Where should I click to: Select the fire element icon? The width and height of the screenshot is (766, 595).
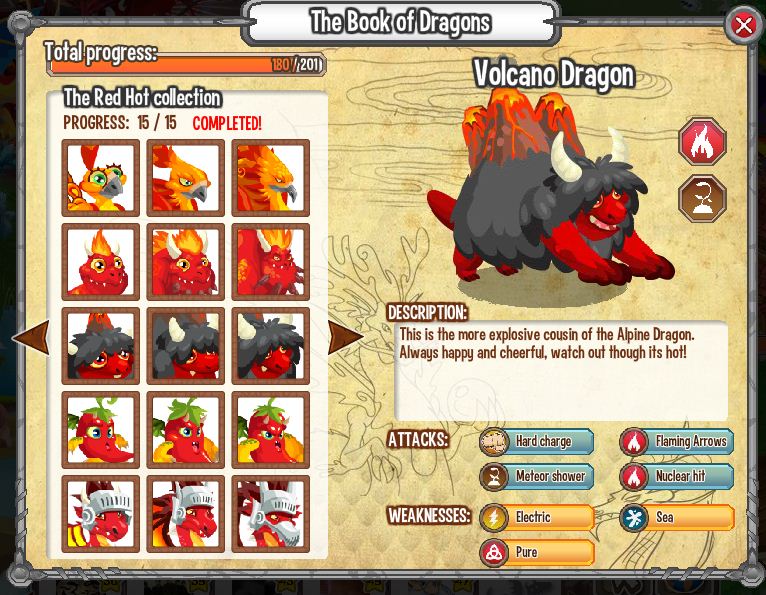(x=702, y=142)
